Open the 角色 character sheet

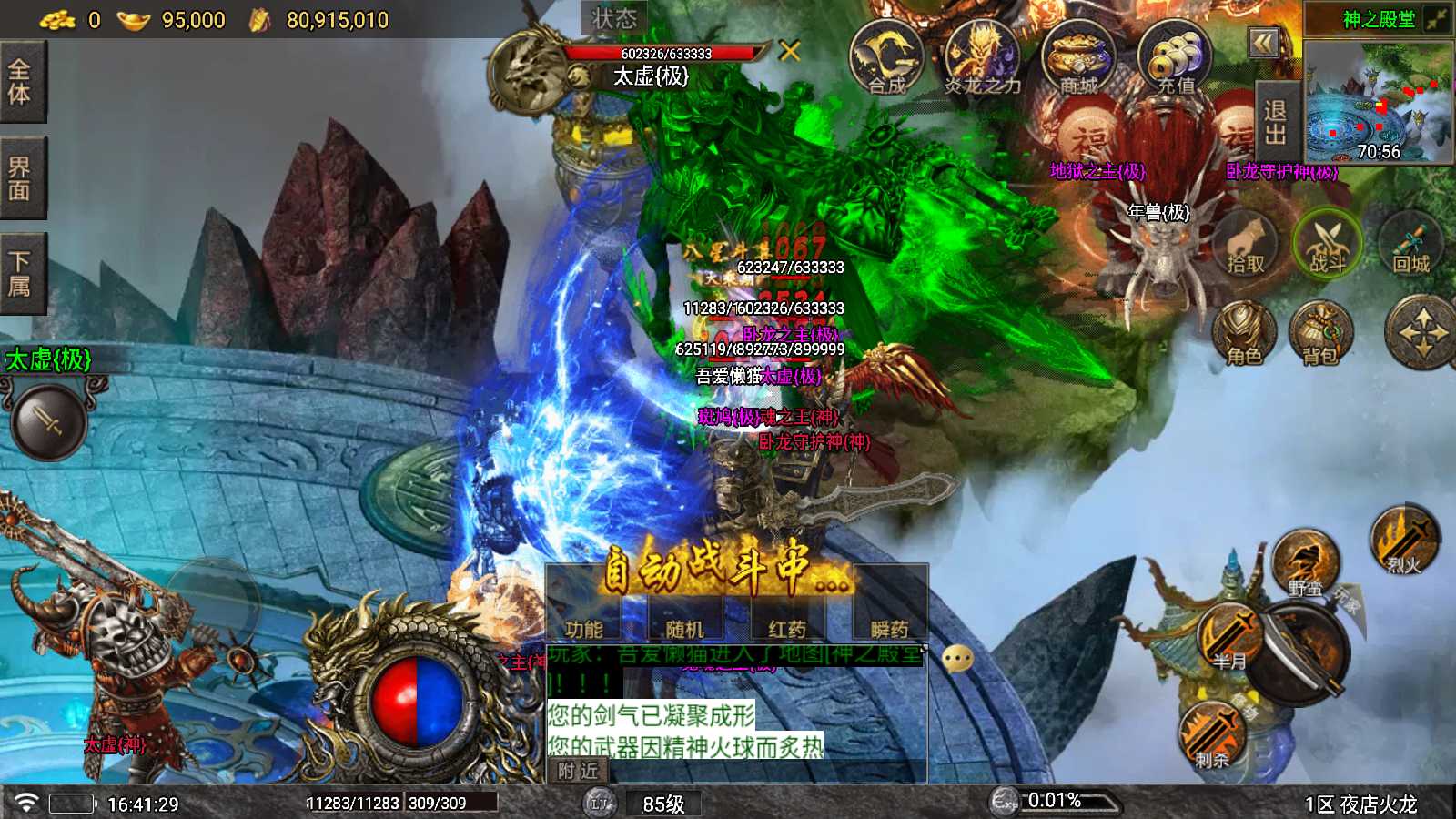click(1244, 334)
